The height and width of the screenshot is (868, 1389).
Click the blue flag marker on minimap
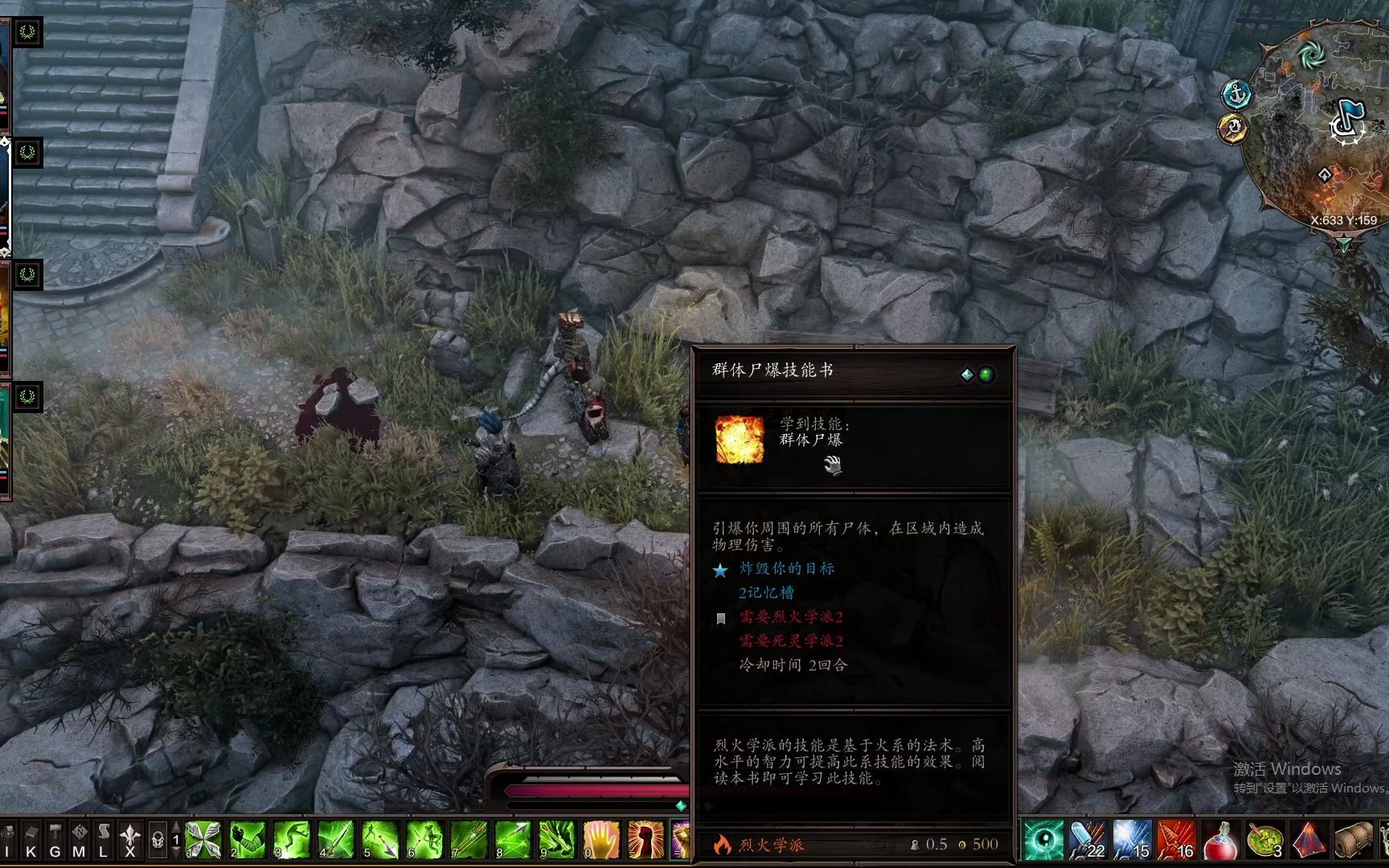point(1347,121)
